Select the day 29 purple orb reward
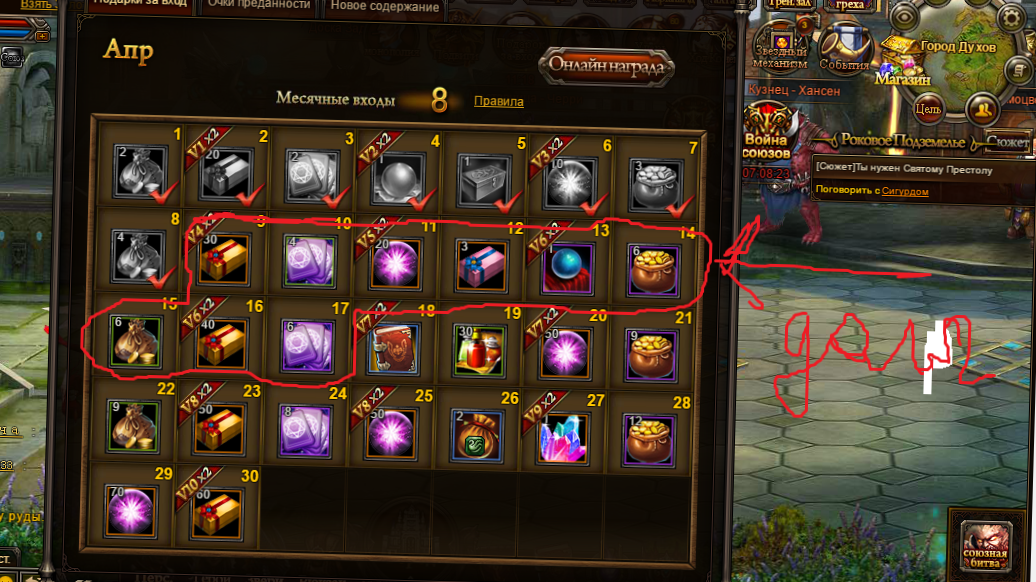The width and height of the screenshot is (1036, 582). (137, 512)
